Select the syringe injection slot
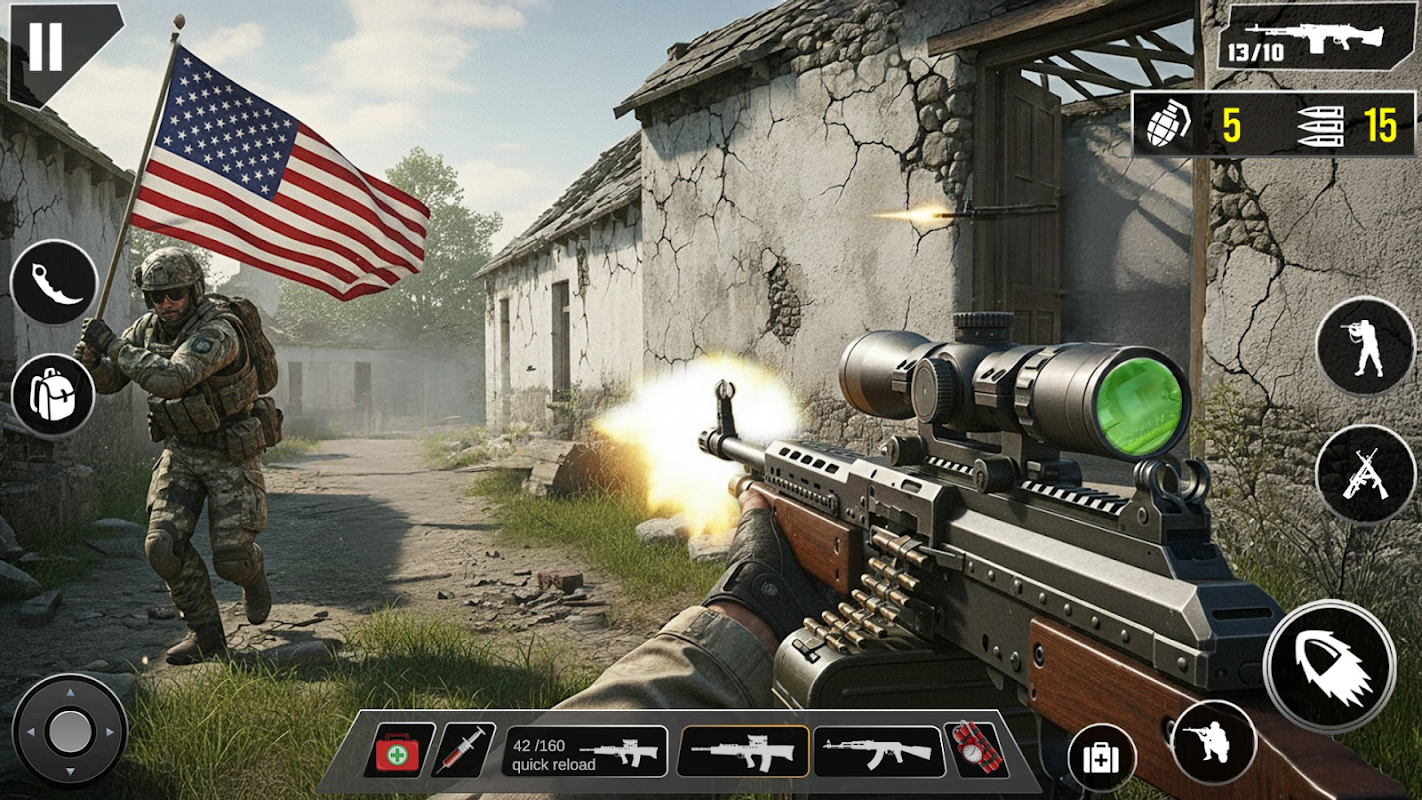 click(464, 751)
